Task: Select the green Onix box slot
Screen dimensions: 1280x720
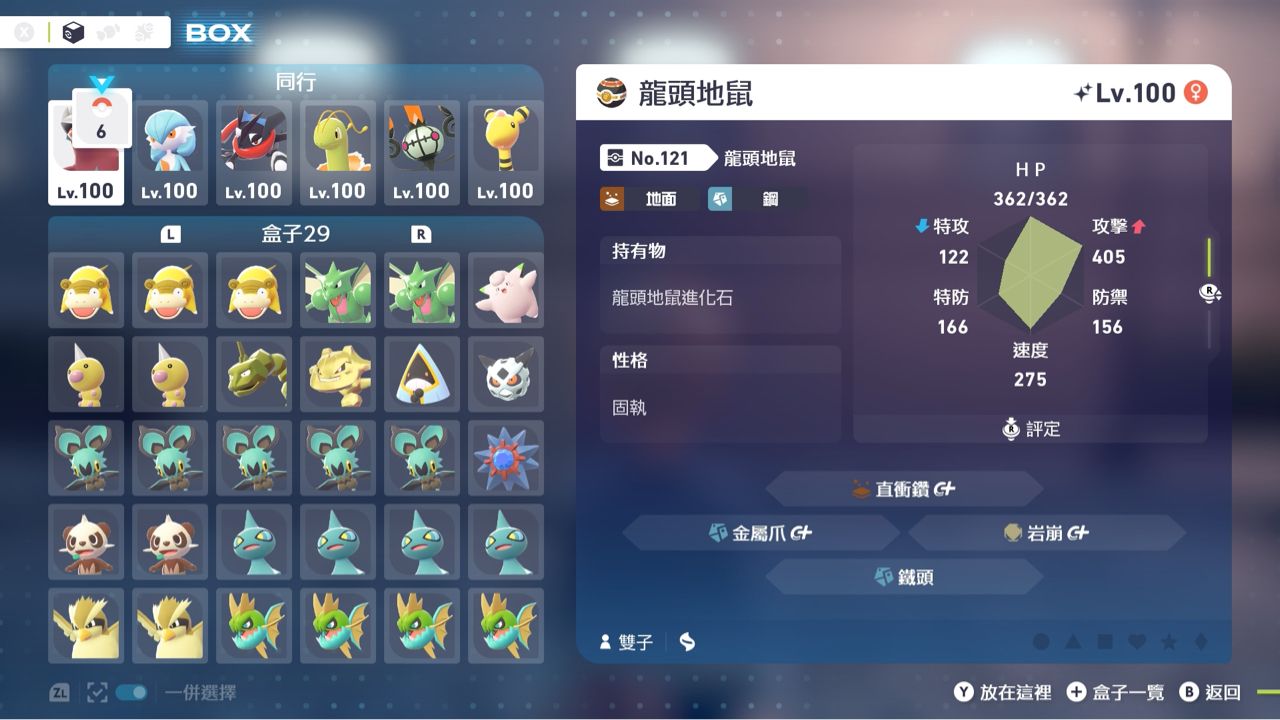Action: click(x=254, y=374)
